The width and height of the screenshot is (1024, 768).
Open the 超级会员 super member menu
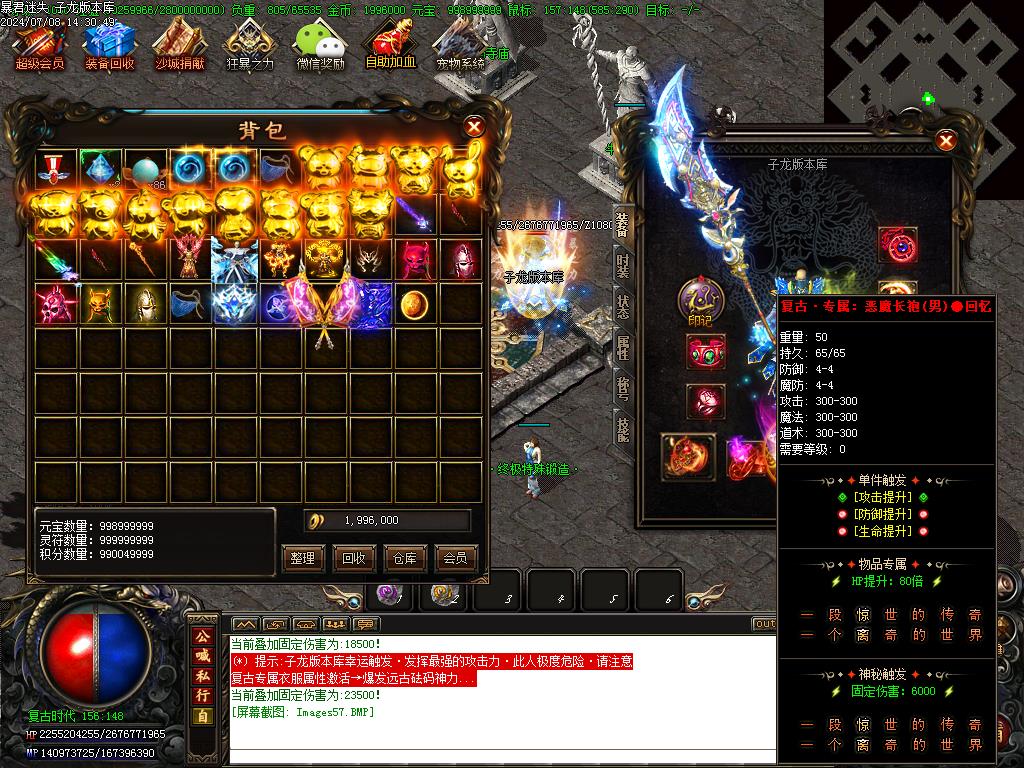pos(39,45)
